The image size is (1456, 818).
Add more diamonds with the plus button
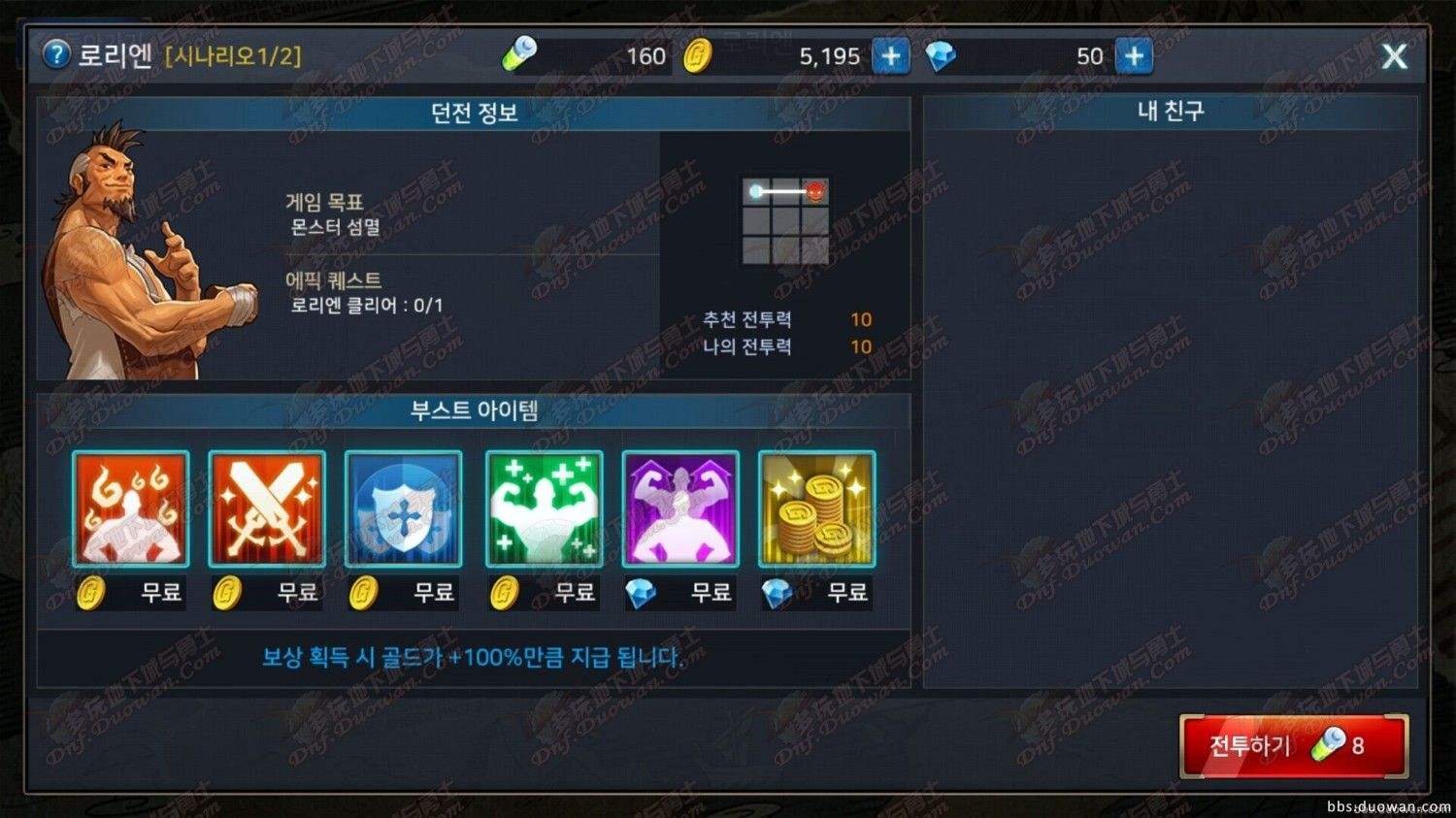1133,56
